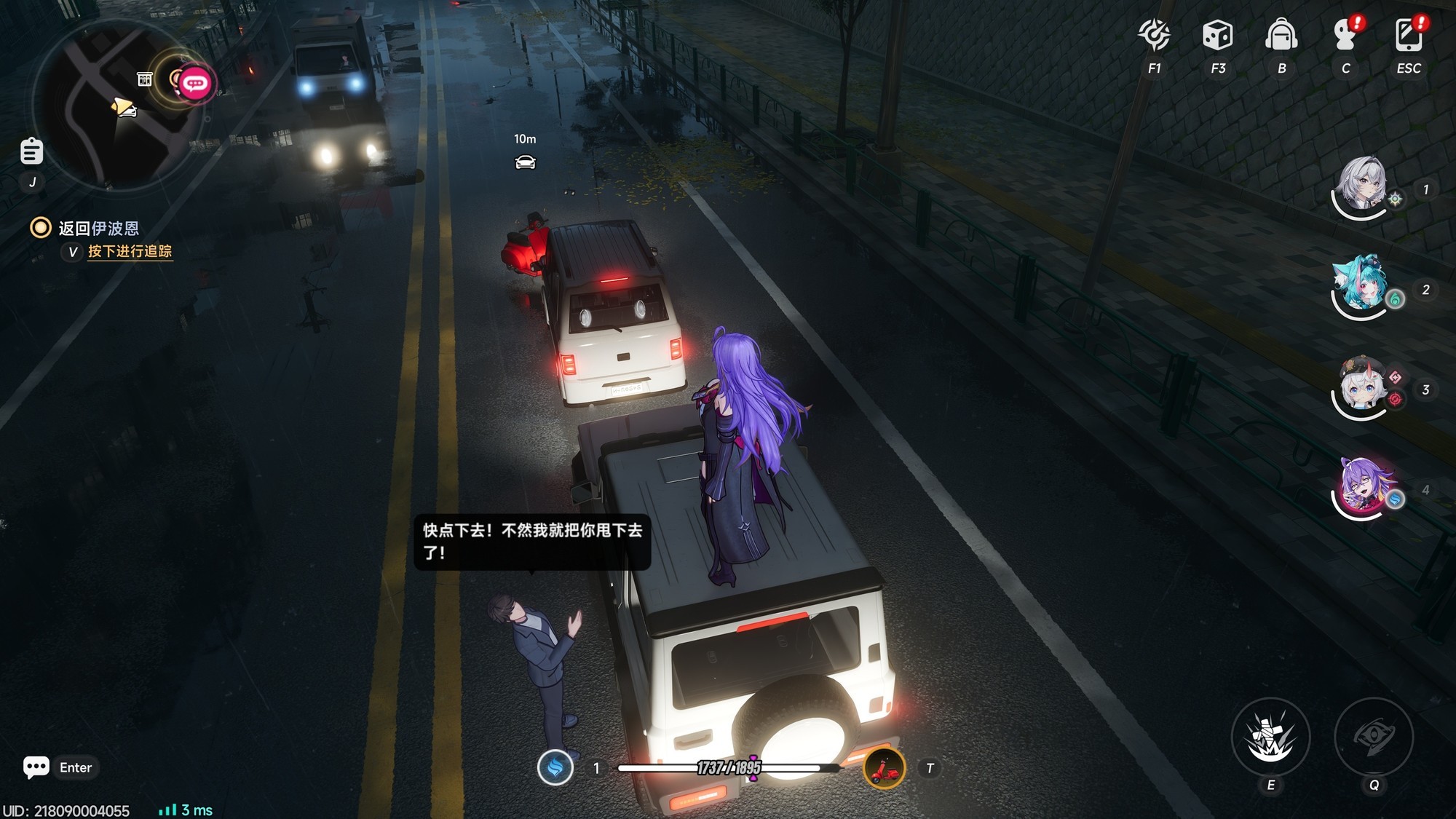Open the backpack inventory (B)
Viewport: 1456px width, 819px height.
pyautogui.click(x=1281, y=33)
